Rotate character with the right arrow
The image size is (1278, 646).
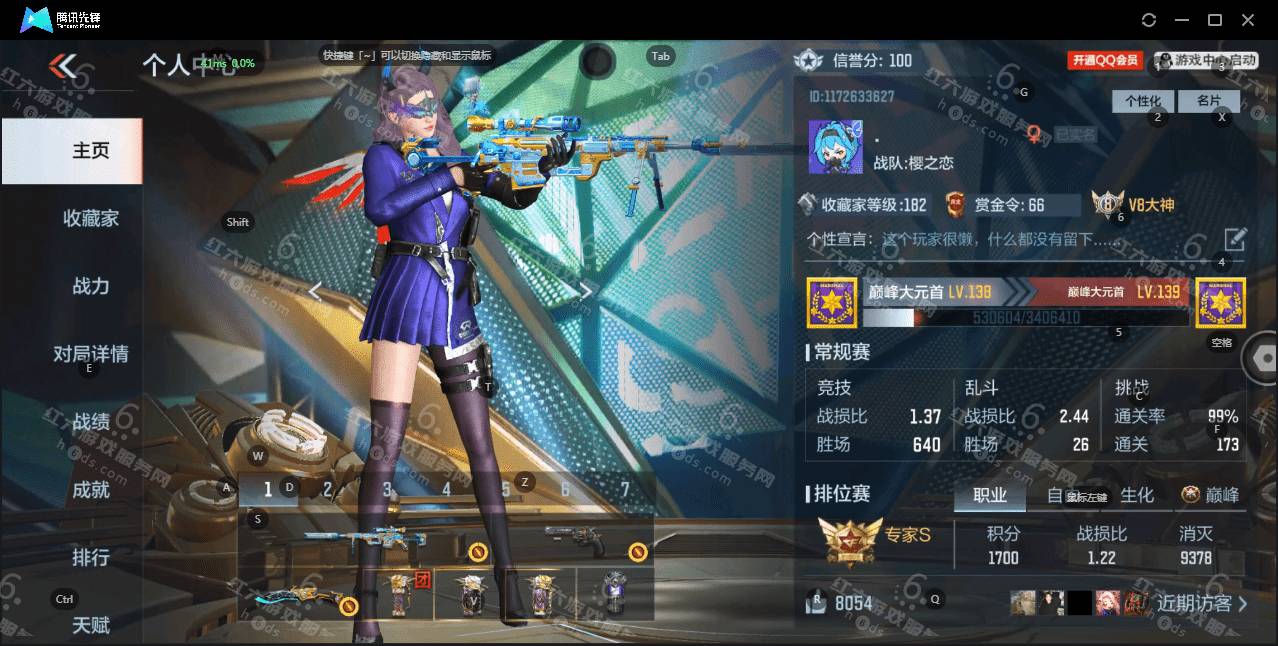587,291
